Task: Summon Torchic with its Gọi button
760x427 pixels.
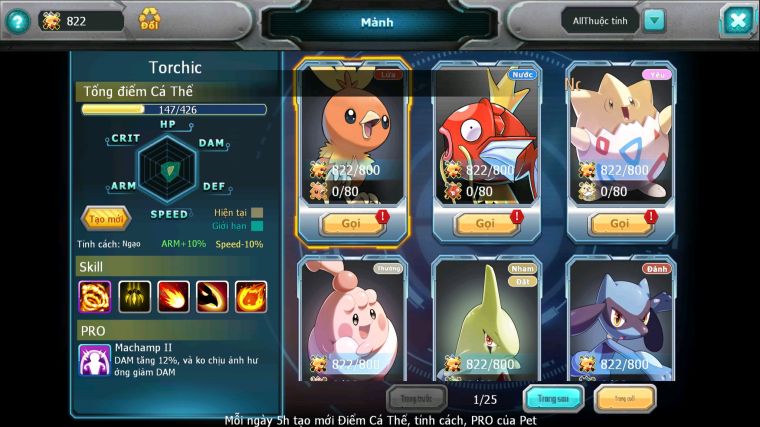Action: point(352,223)
